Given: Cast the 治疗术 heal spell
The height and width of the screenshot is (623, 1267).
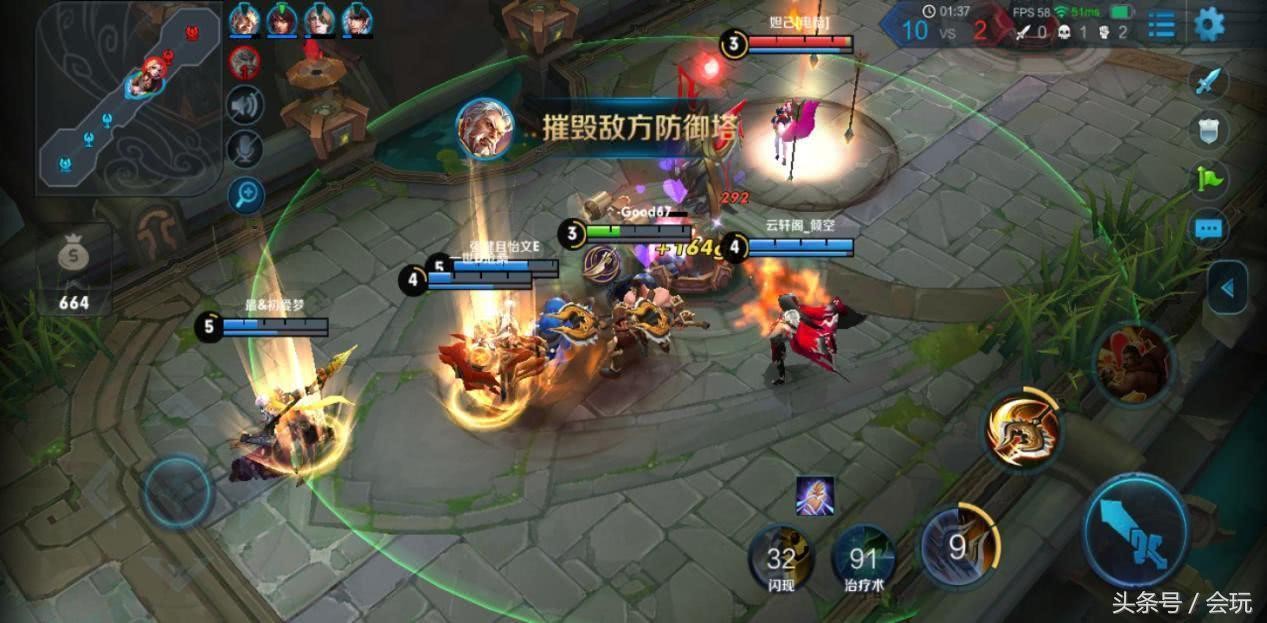Looking at the screenshot, I should (x=863, y=556).
